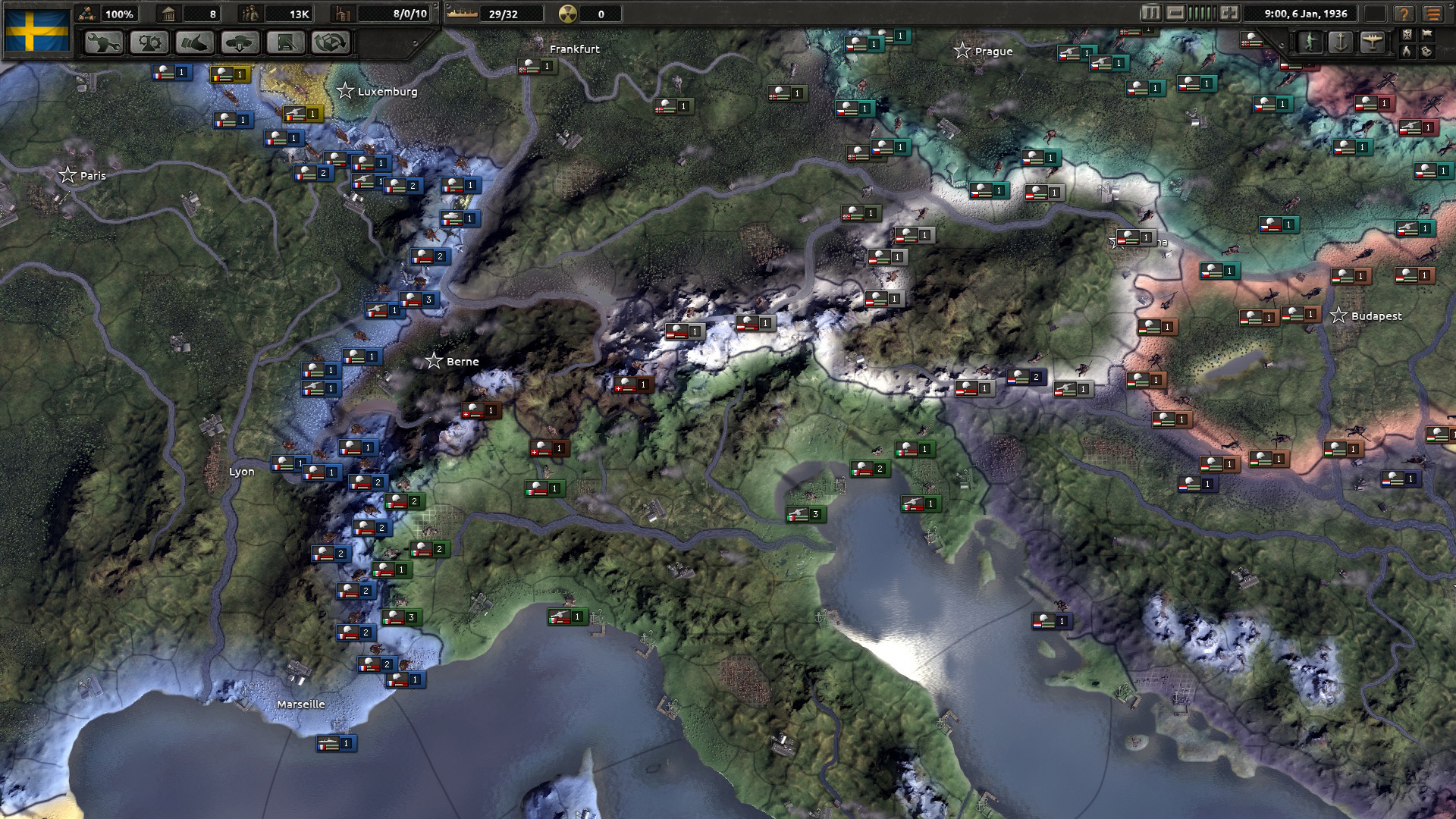Open Sweden's country flag panel
Image resolution: width=1456 pixels, height=819 pixels.
click(37, 30)
